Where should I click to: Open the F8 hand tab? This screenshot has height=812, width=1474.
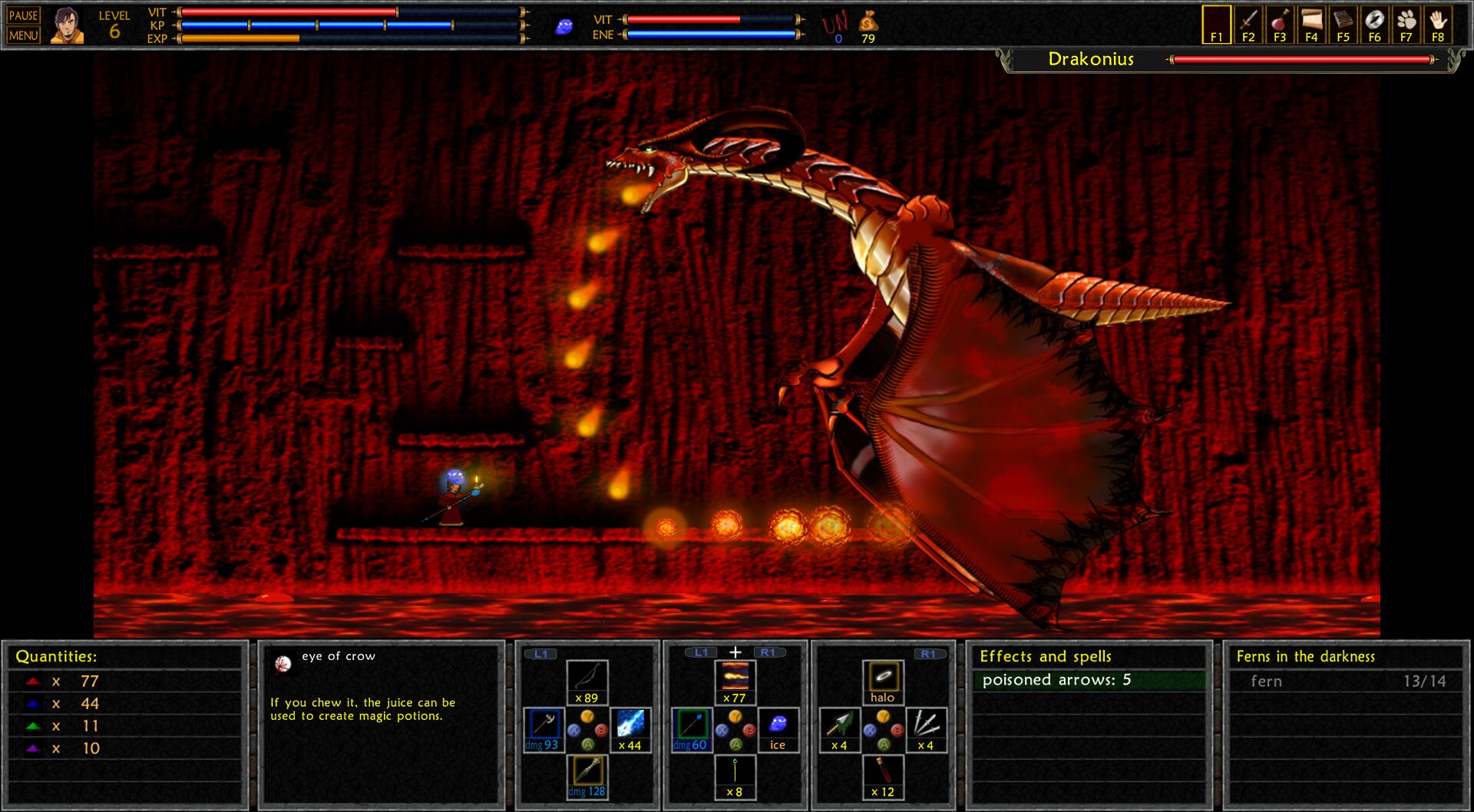click(x=1438, y=25)
